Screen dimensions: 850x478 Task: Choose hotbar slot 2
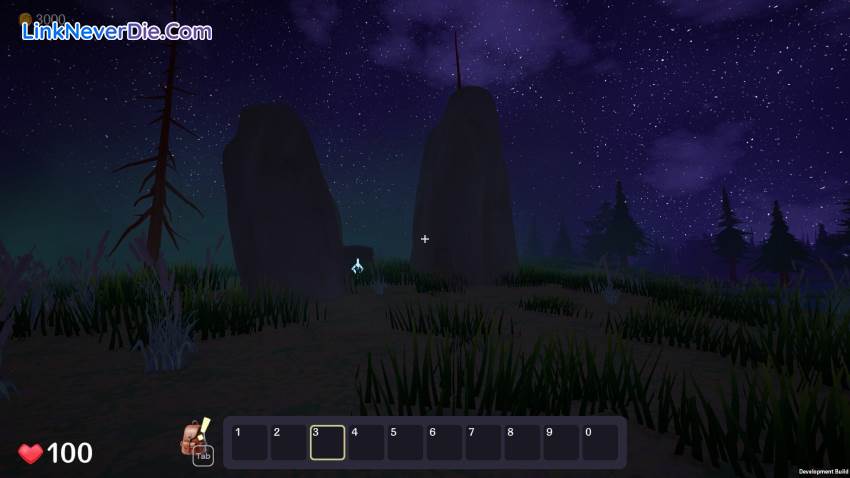tap(288, 442)
